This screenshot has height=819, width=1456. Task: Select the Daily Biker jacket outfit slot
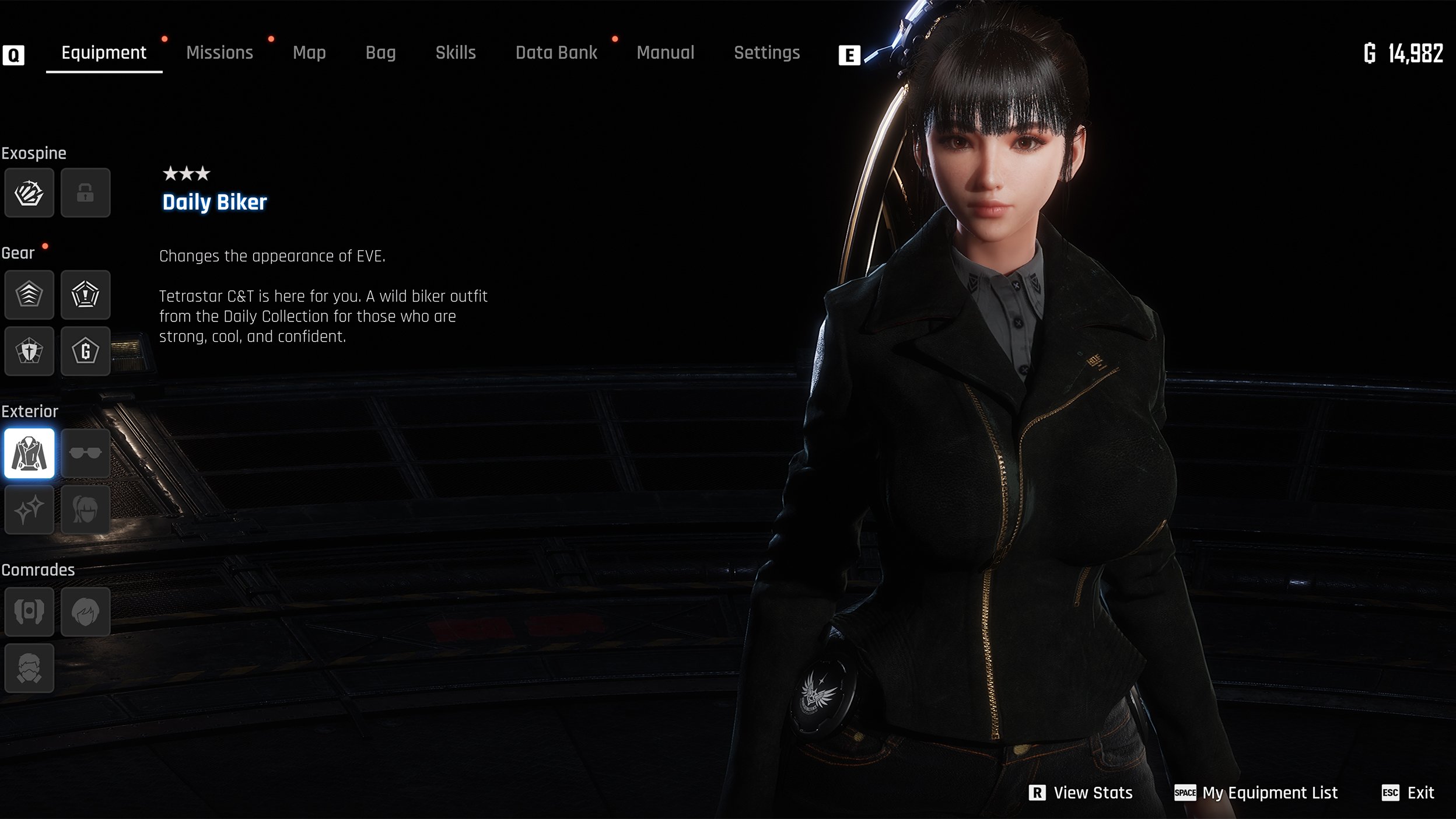click(29, 453)
